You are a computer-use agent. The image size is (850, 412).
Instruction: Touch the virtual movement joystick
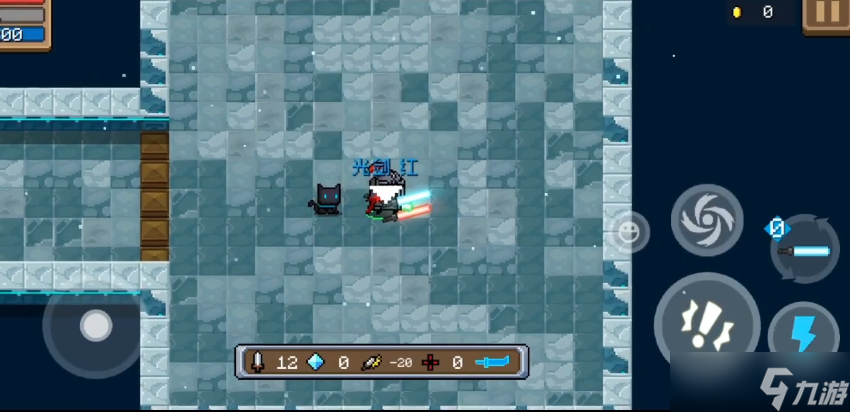click(95, 326)
